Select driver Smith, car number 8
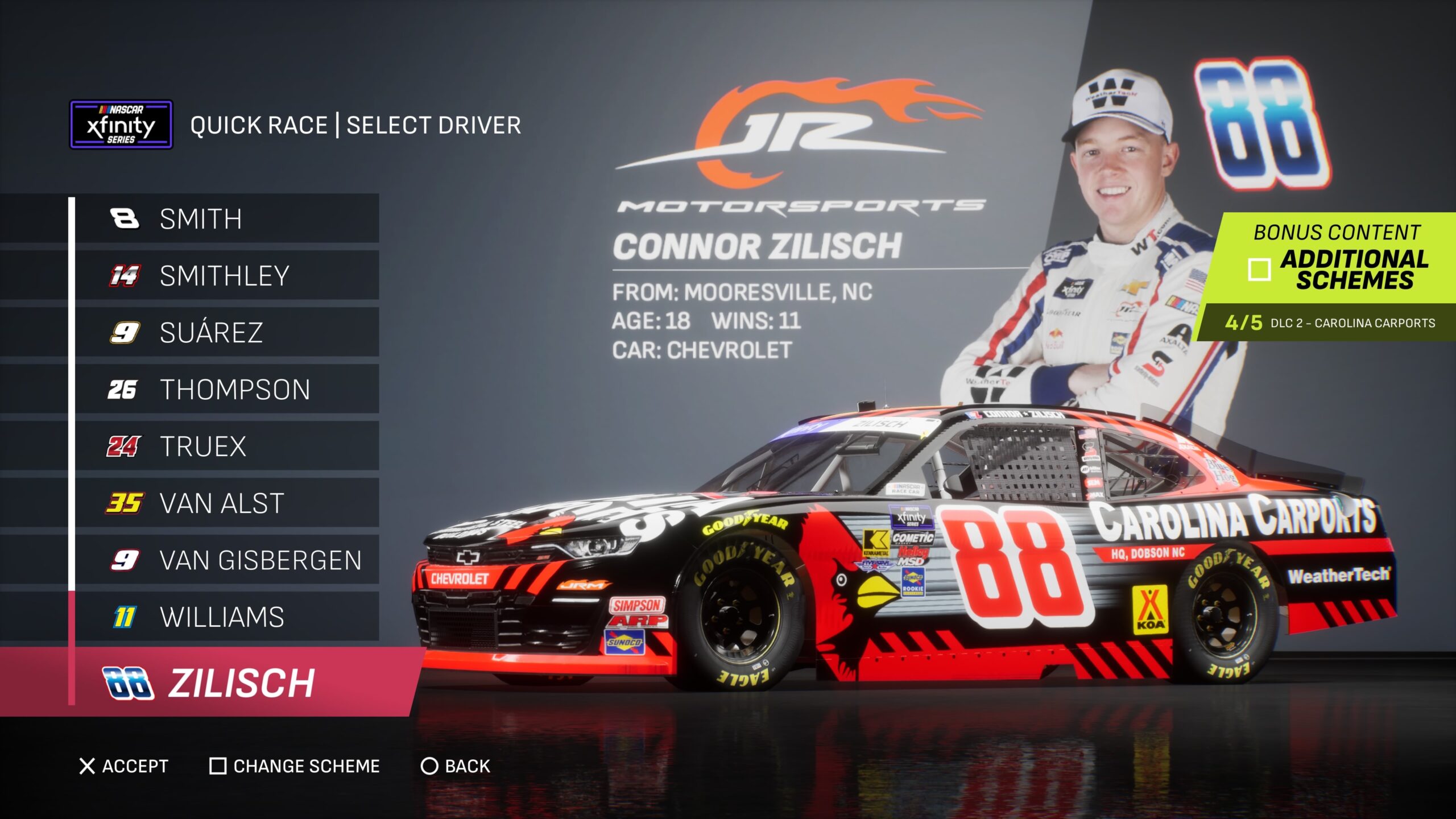This screenshot has height=819, width=1456. (226, 219)
